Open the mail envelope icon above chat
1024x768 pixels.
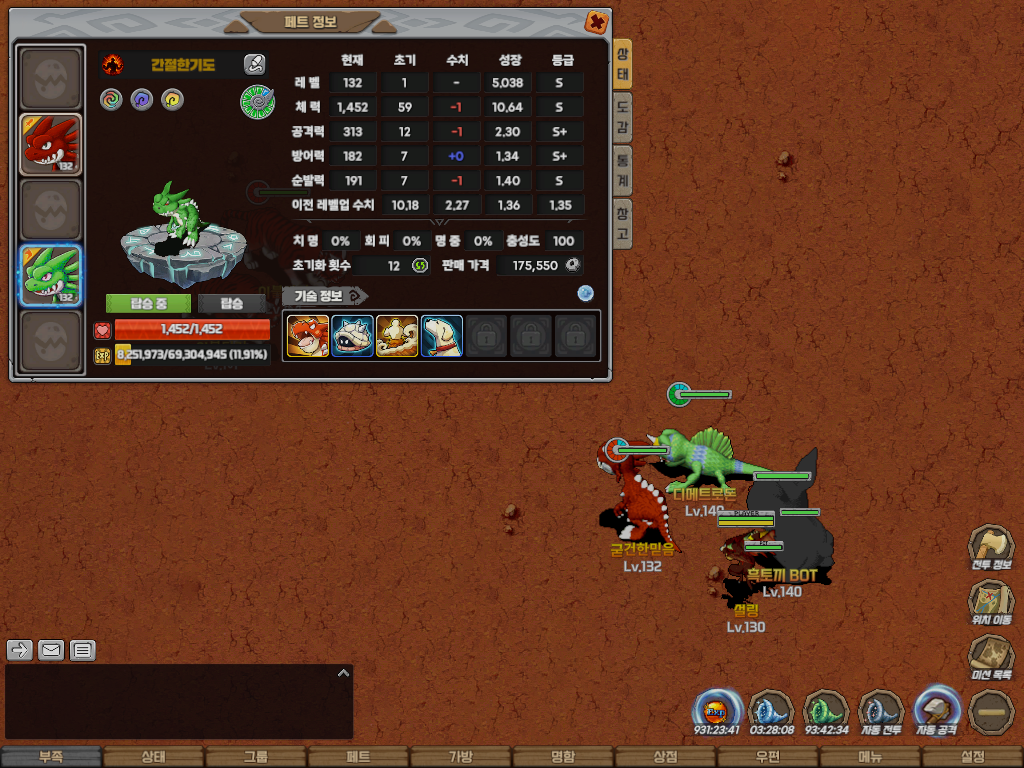point(51,650)
